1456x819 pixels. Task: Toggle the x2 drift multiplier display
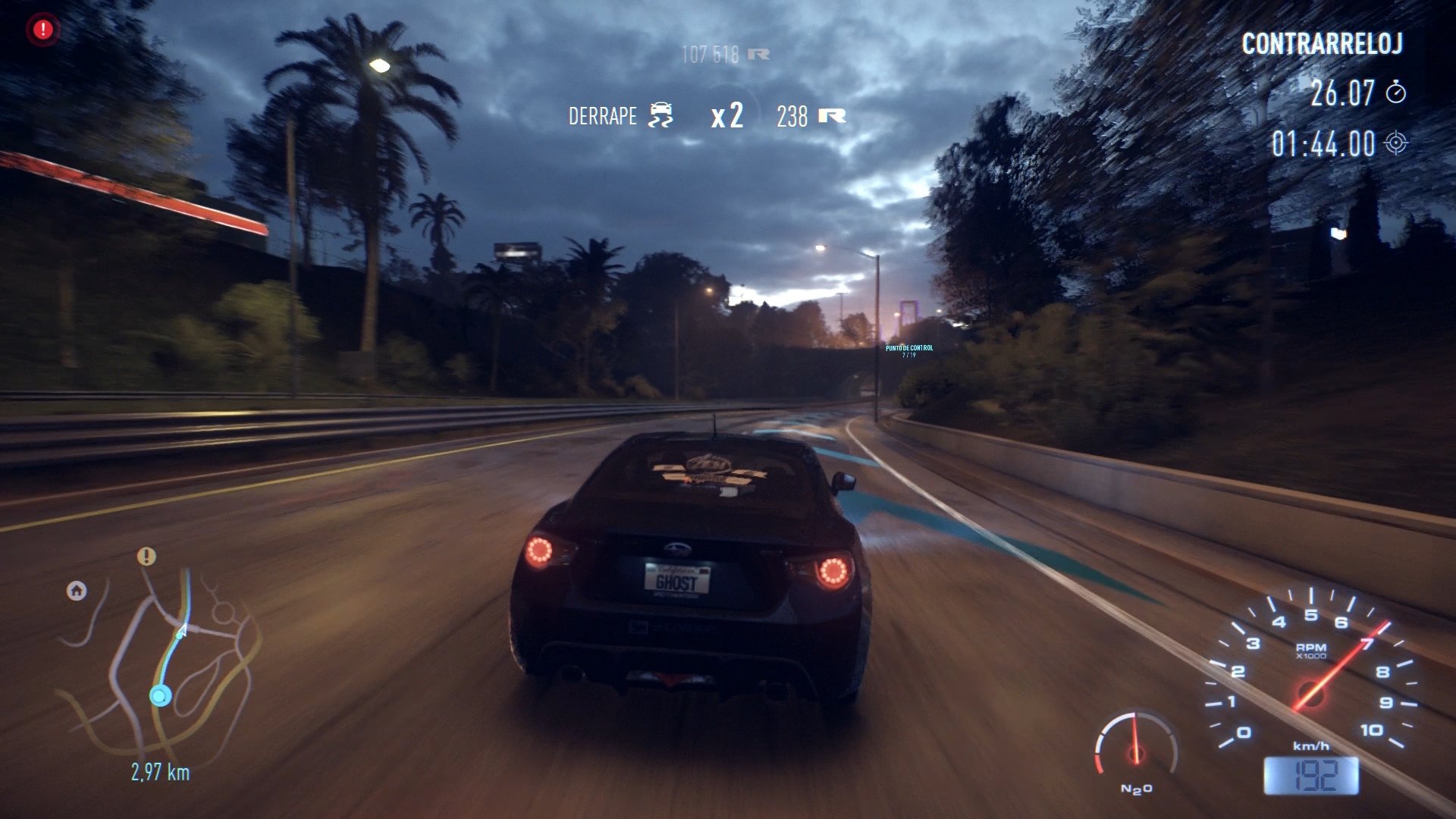(x=726, y=115)
